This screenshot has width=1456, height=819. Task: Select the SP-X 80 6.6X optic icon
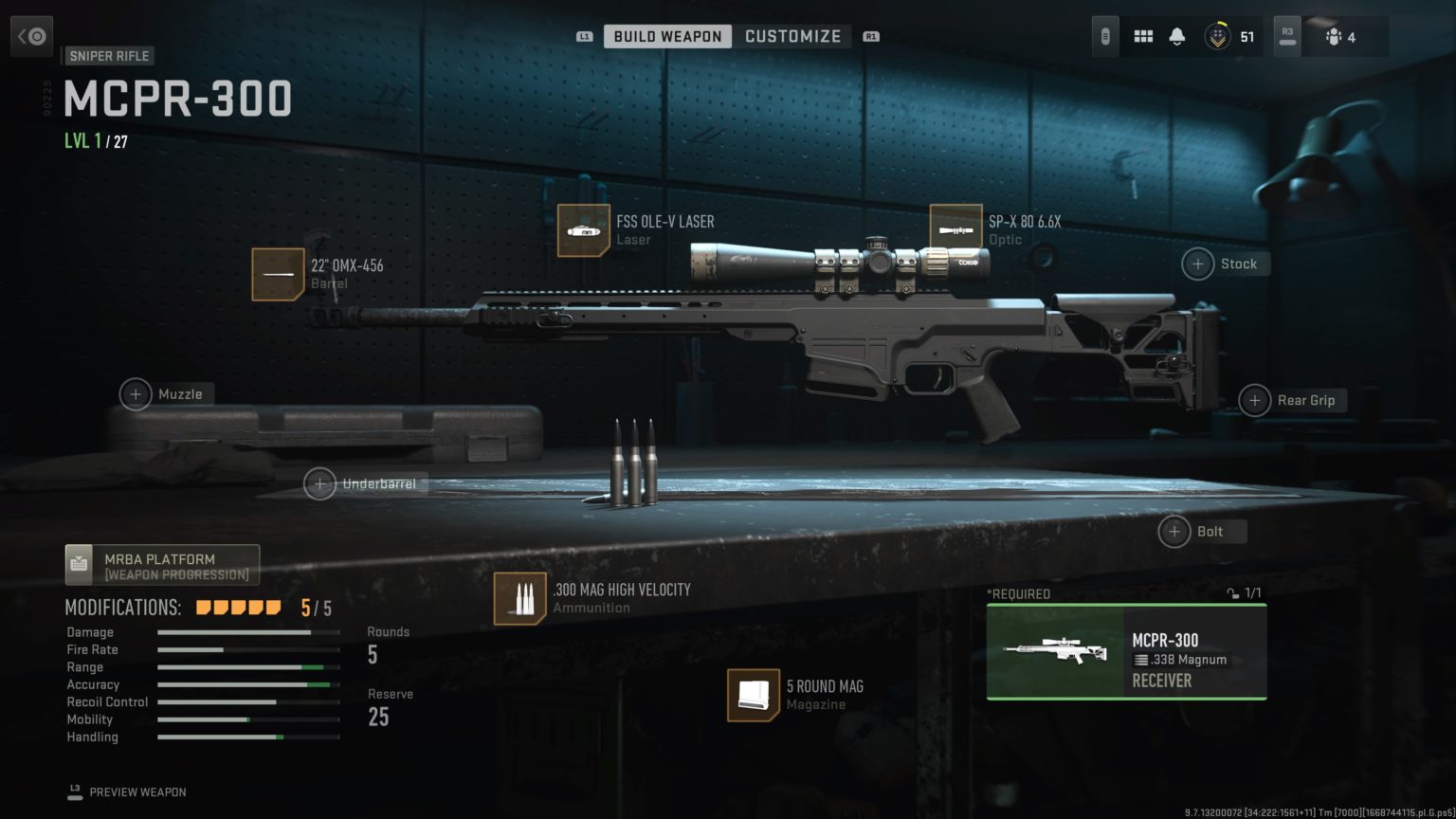955,227
